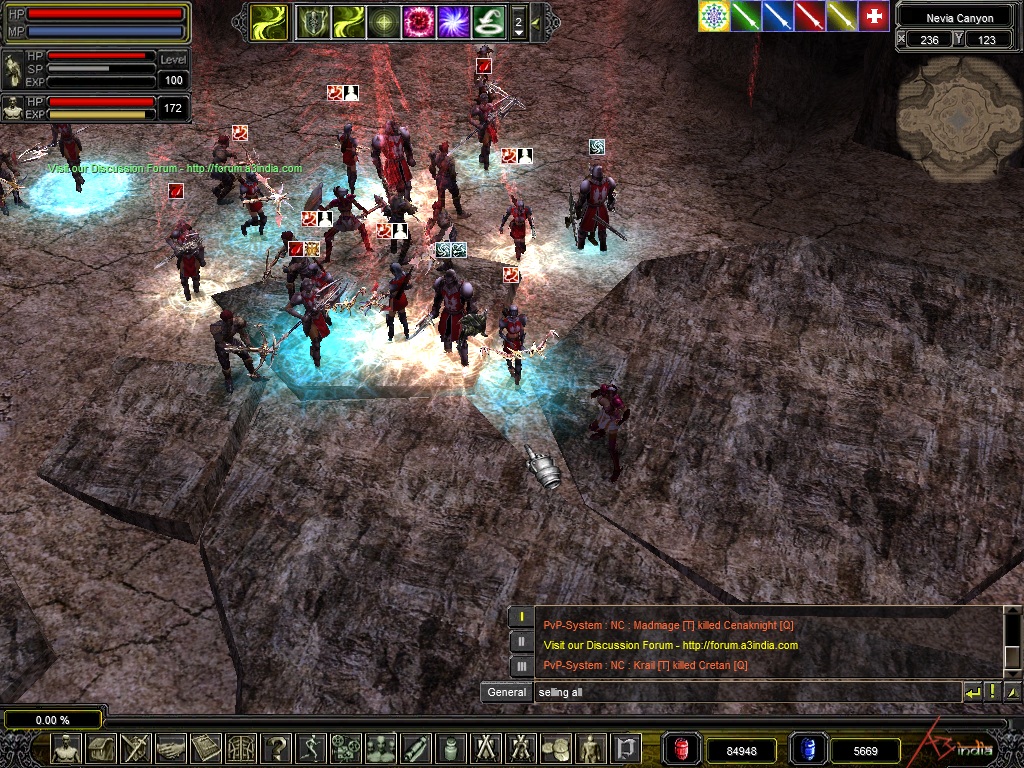Click the red cross buff icon
This screenshot has height=768, width=1024.
(874, 16)
